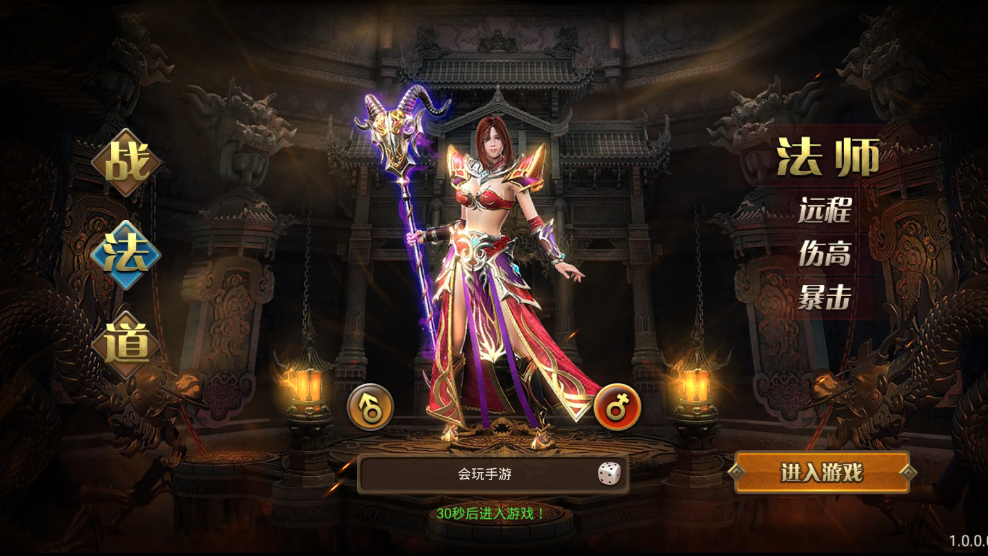The height and width of the screenshot is (556, 988).
Task: Switch to the male gender icon
Action: [x=370, y=407]
